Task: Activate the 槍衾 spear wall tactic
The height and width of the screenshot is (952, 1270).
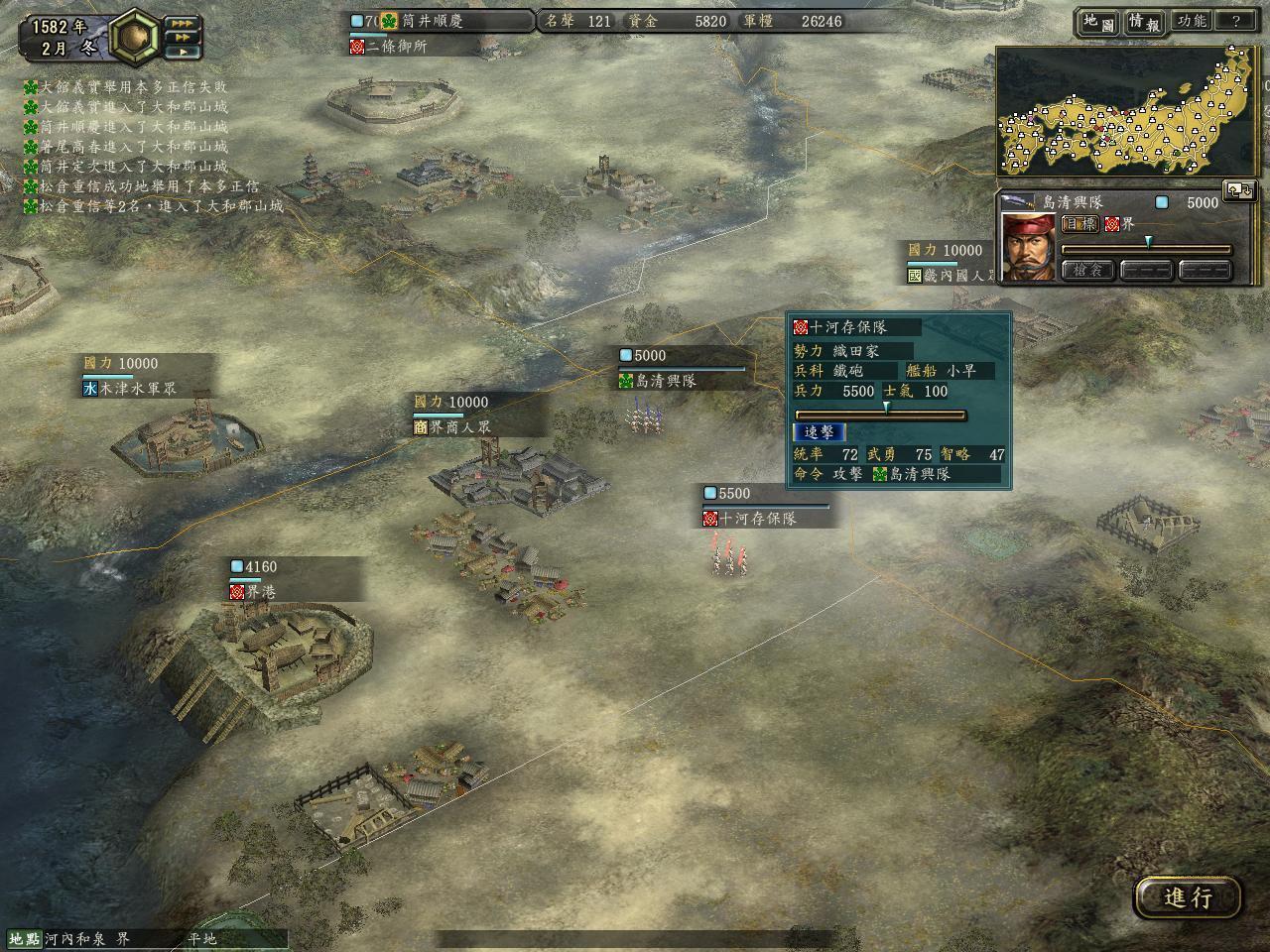Action: (x=1087, y=270)
